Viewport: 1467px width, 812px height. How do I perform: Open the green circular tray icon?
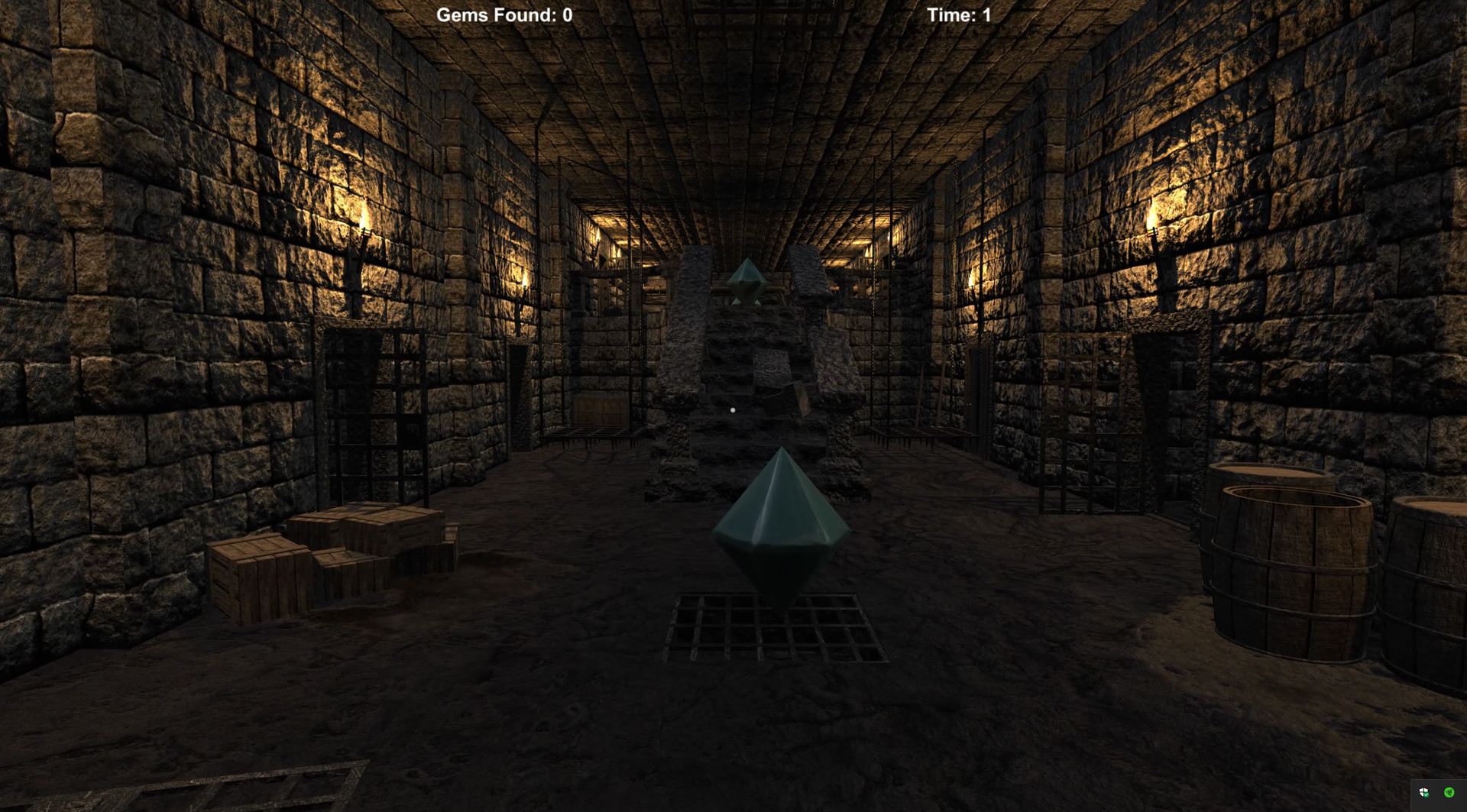[1449, 792]
